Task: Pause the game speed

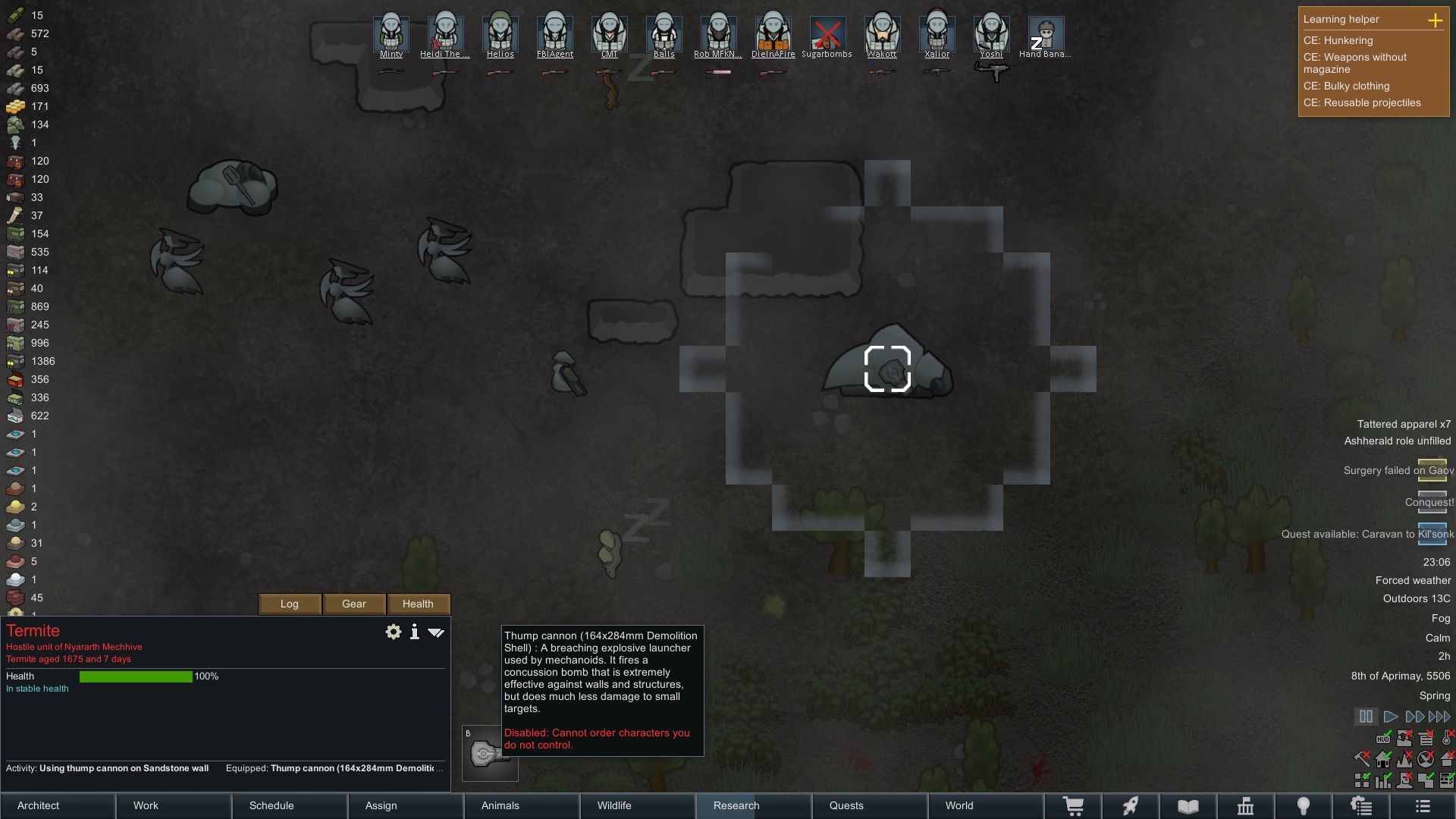Action: (1366, 716)
